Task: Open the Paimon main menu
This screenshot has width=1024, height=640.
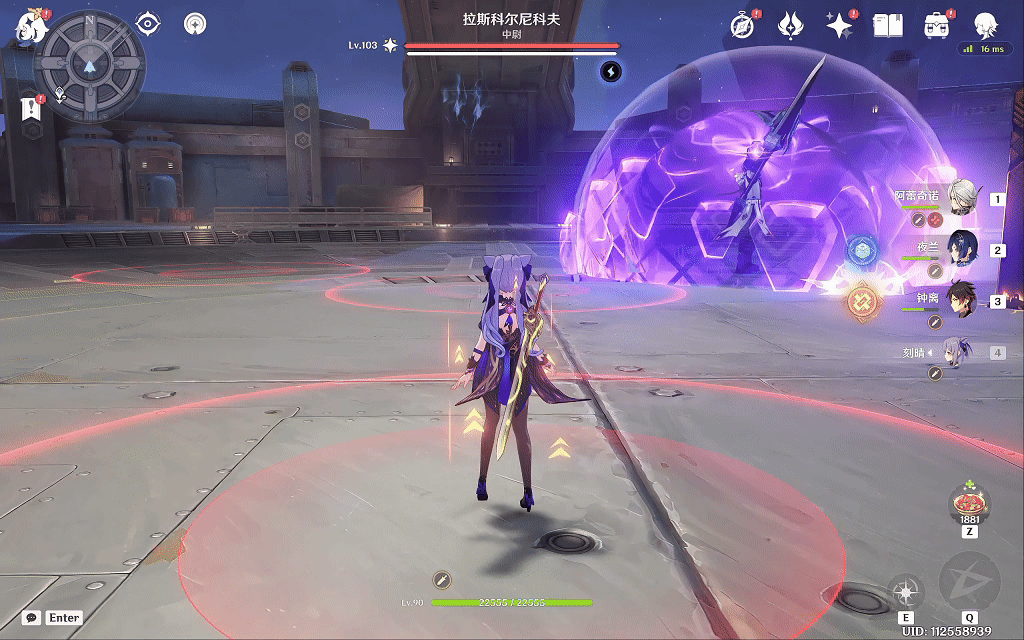Action: click(30, 27)
